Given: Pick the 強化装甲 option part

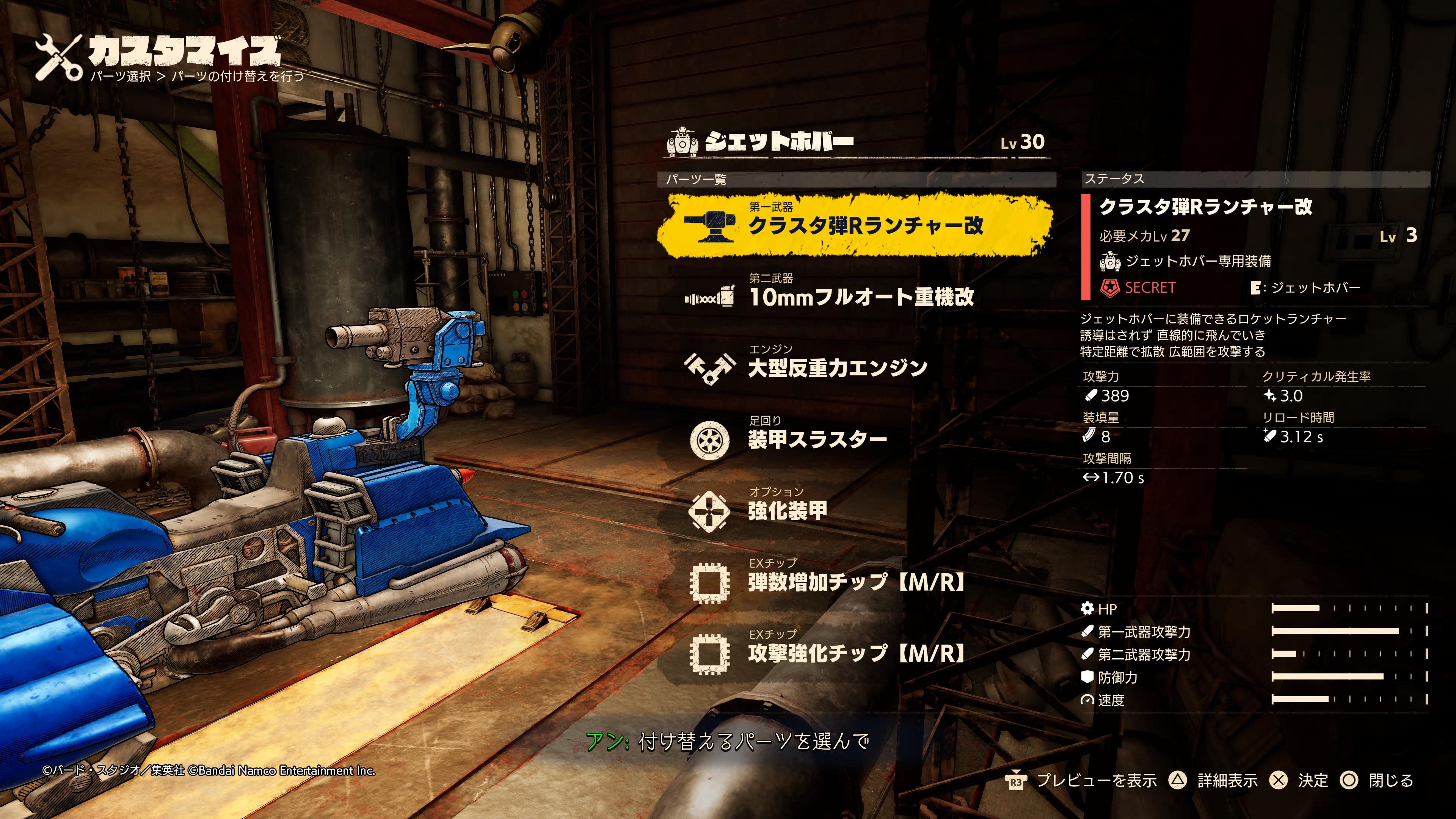Looking at the screenshot, I should click(x=787, y=510).
